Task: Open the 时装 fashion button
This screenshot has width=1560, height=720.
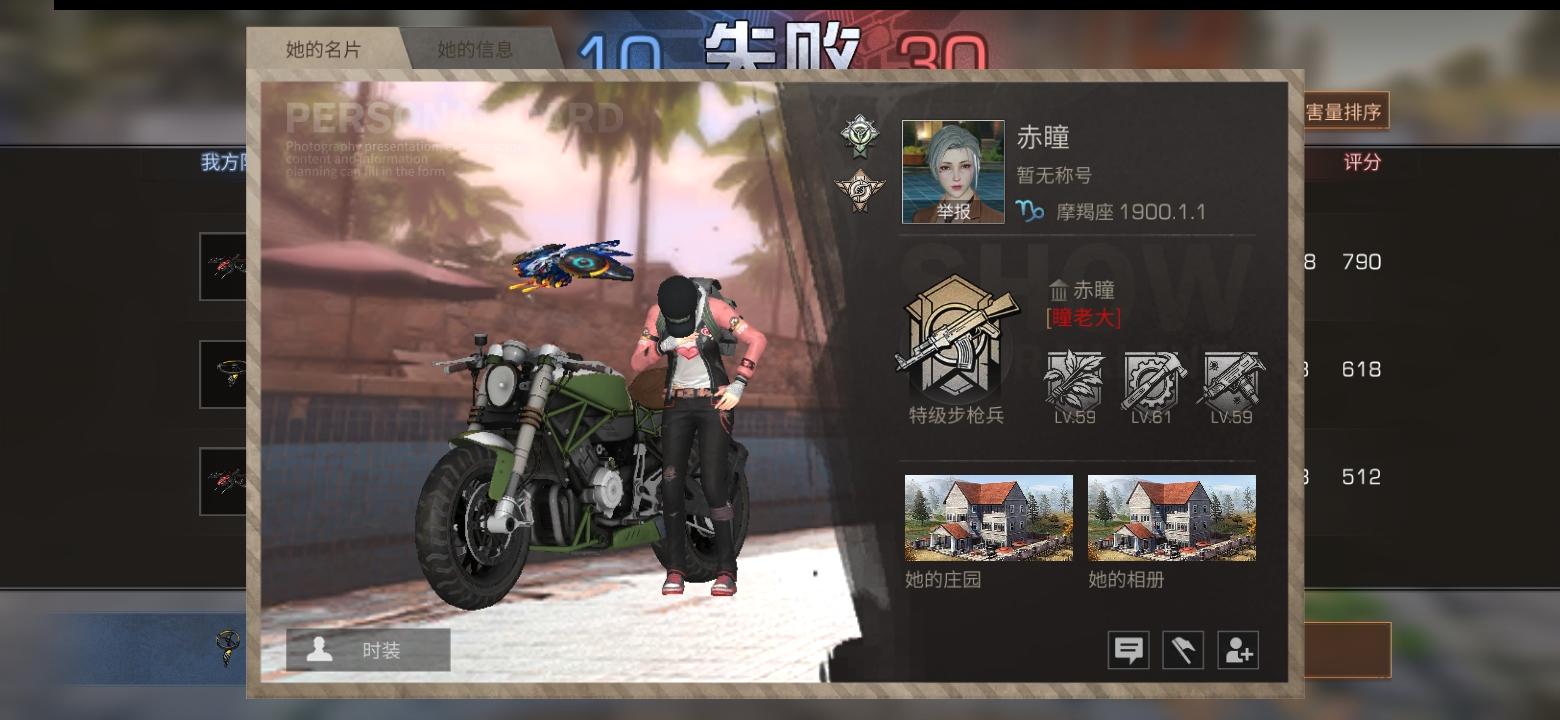Action: coord(369,650)
